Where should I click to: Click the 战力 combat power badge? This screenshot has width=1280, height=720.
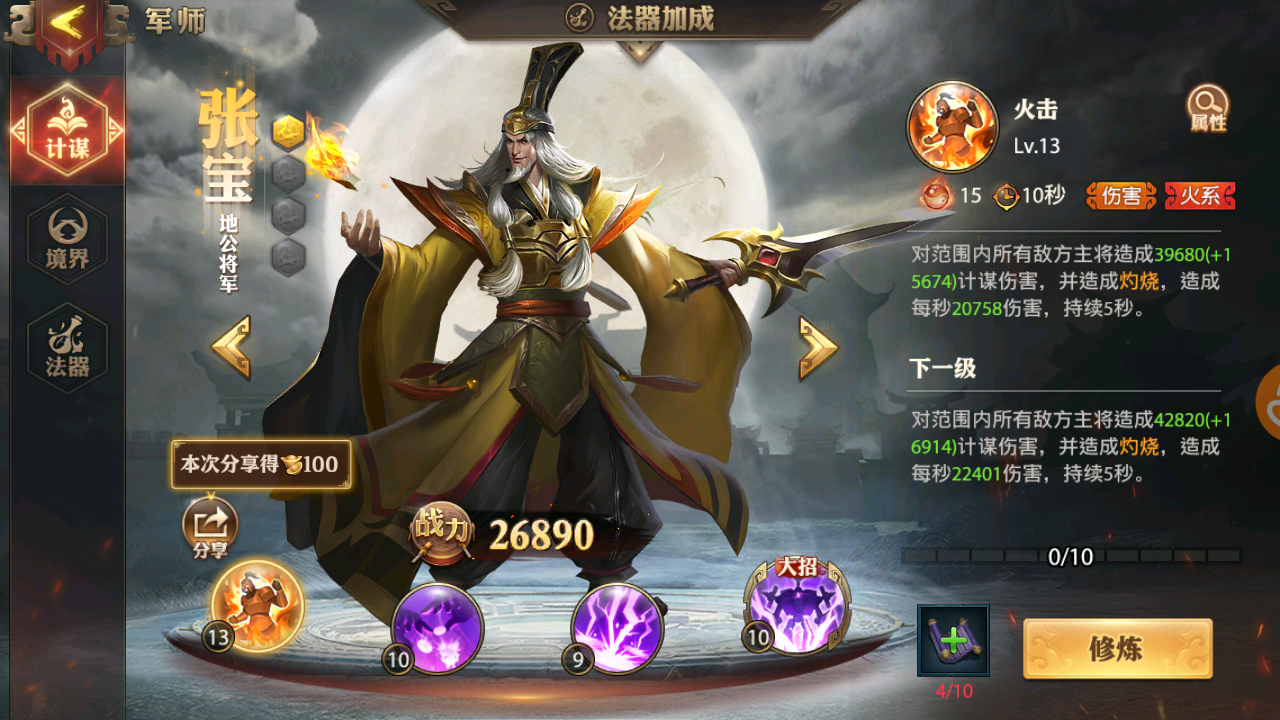(x=442, y=533)
